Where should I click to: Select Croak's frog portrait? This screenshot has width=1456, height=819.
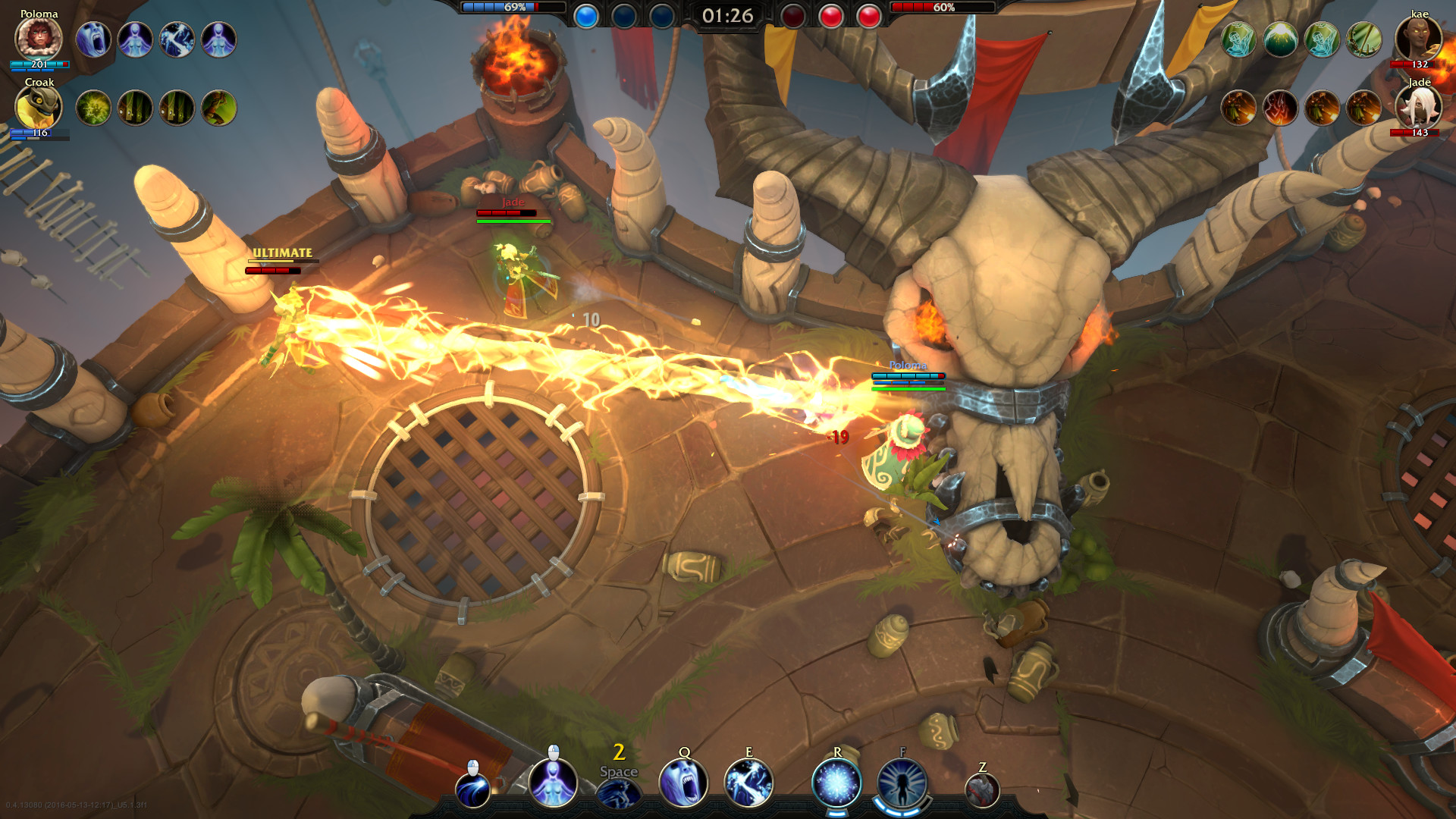click(38, 108)
